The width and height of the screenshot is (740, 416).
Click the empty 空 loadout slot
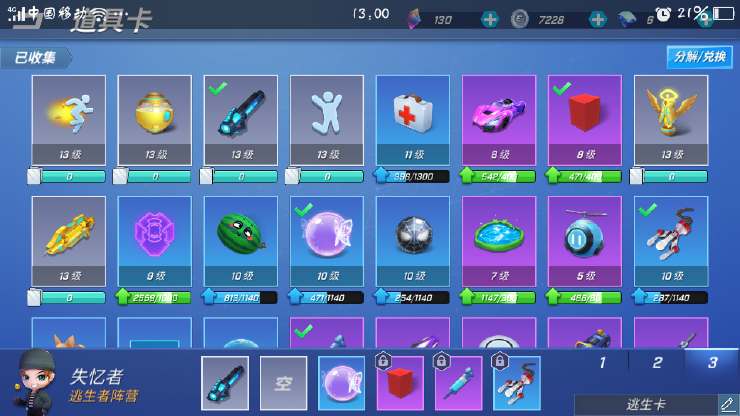[283, 383]
